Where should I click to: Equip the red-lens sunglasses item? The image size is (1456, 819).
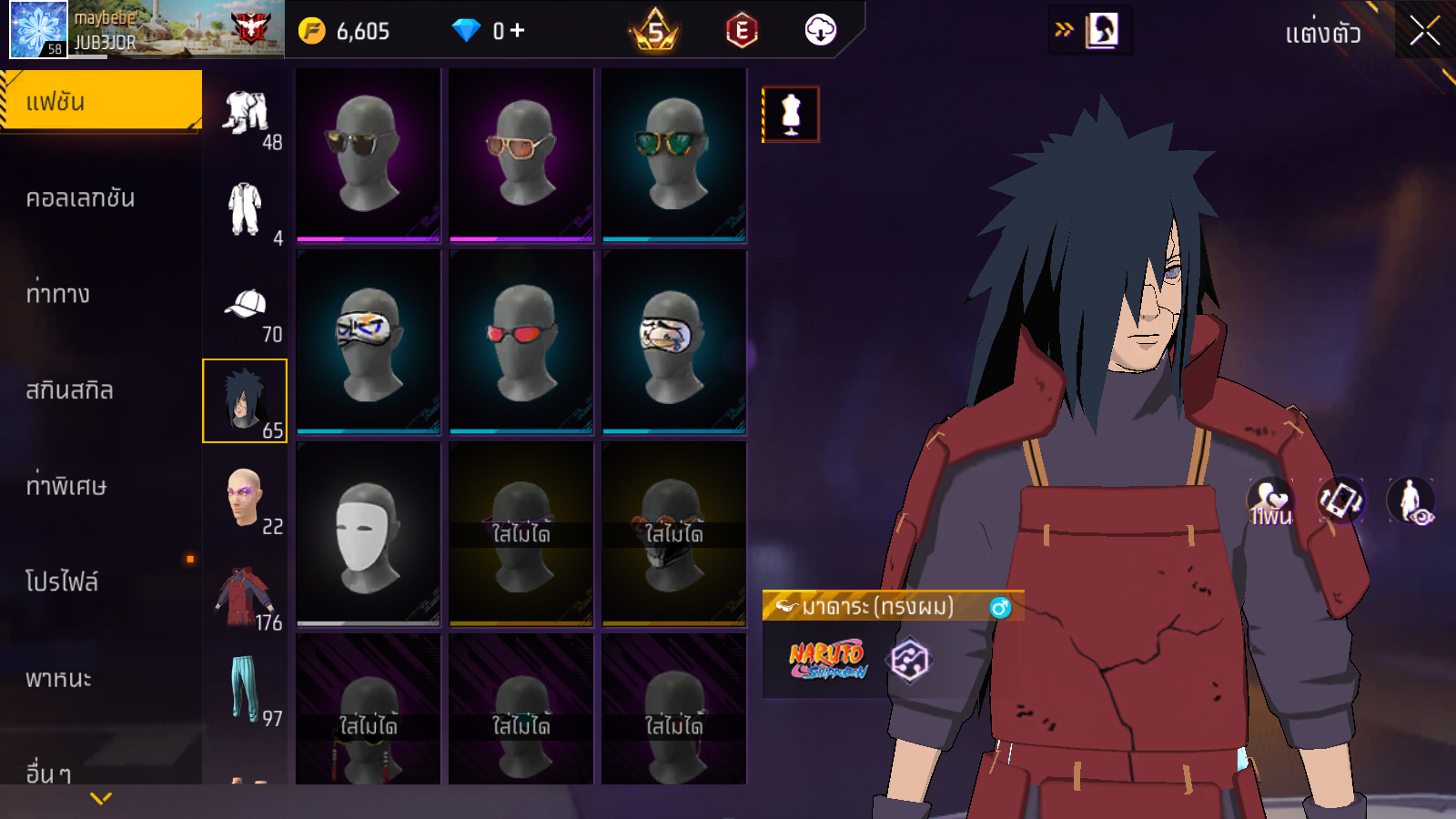click(521, 342)
